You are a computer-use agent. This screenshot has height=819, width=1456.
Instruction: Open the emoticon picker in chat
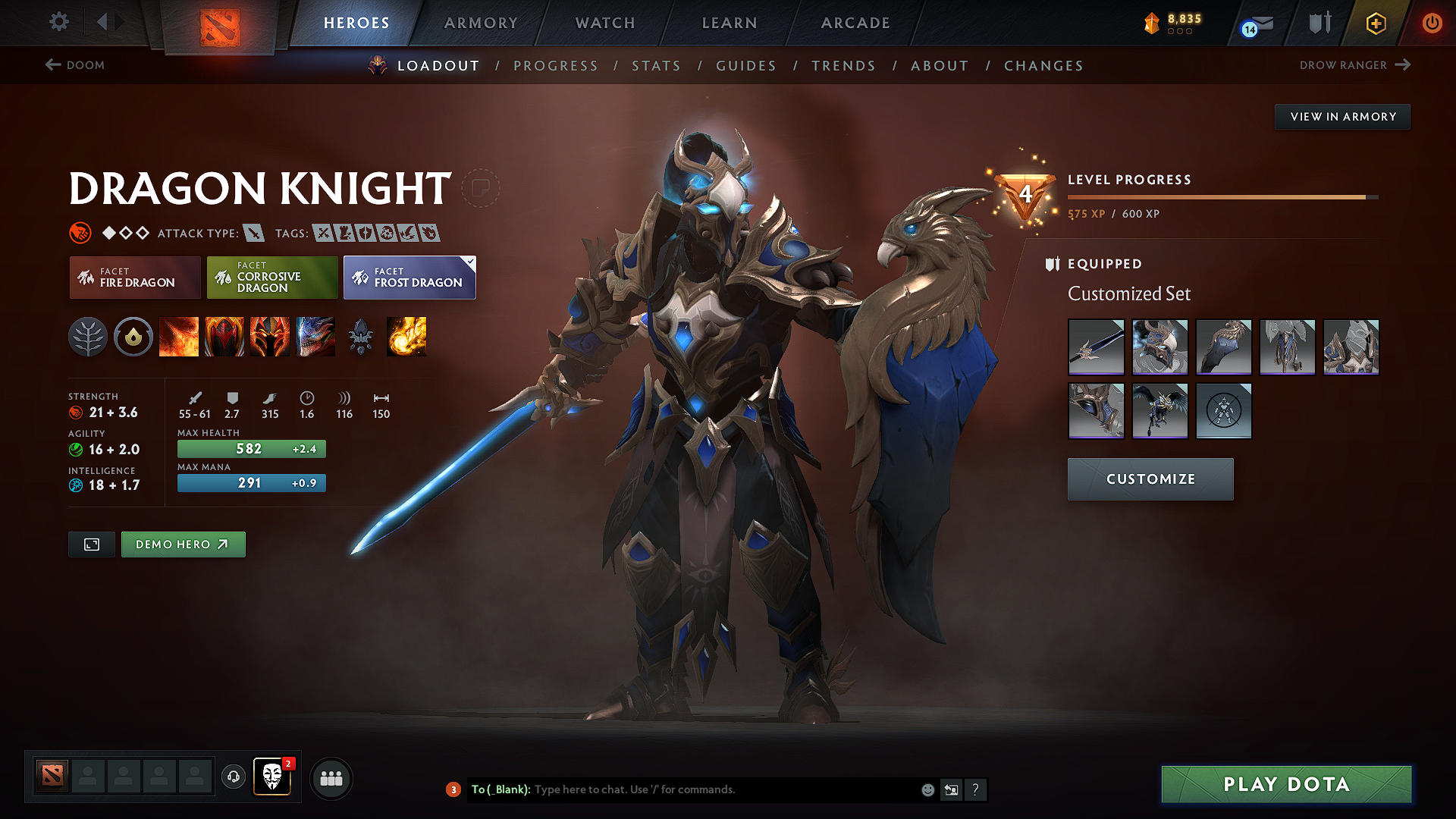click(x=927, y=789)
